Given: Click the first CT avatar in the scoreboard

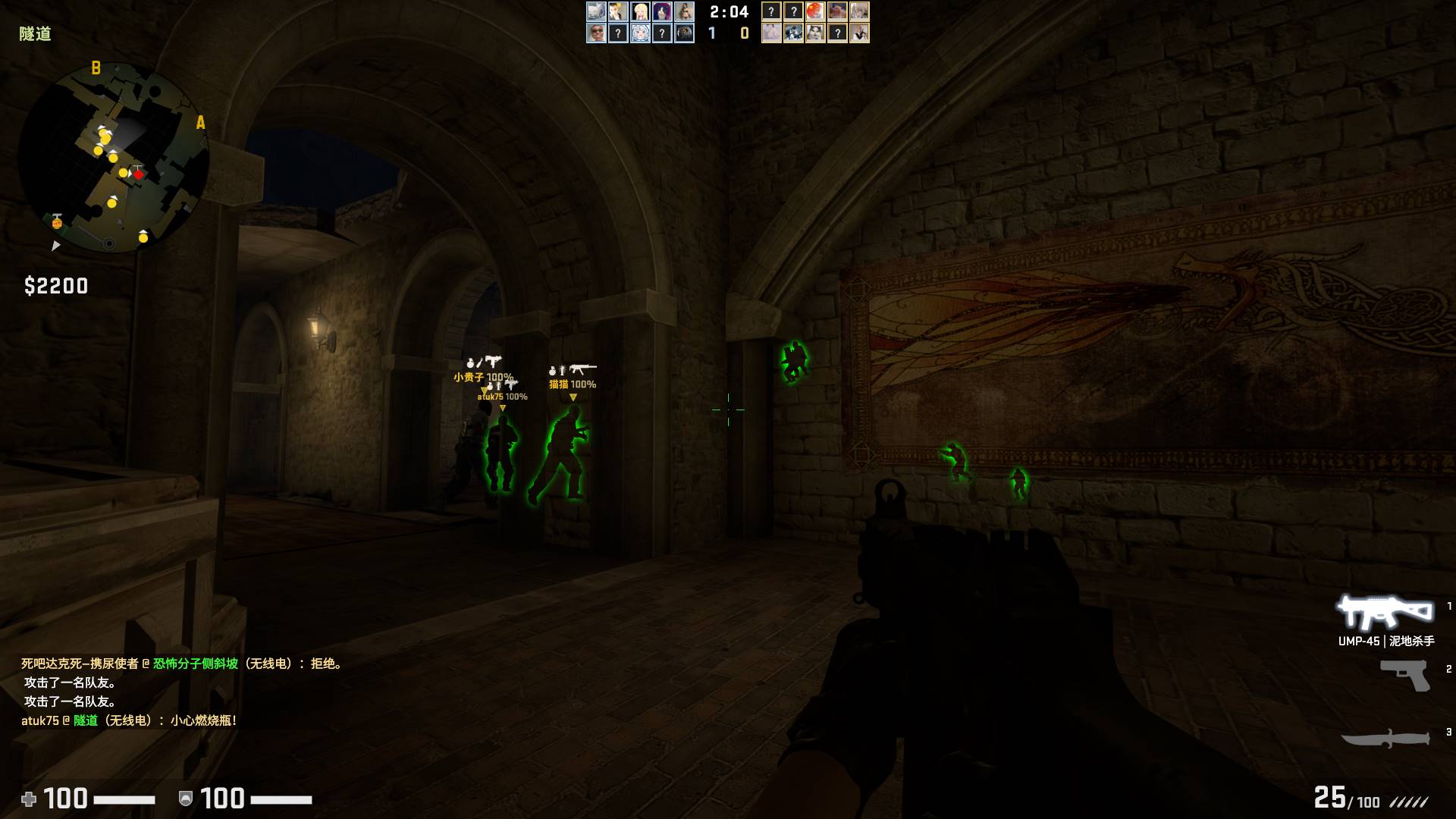Looking at the screenshot, I should coord(596,11).
